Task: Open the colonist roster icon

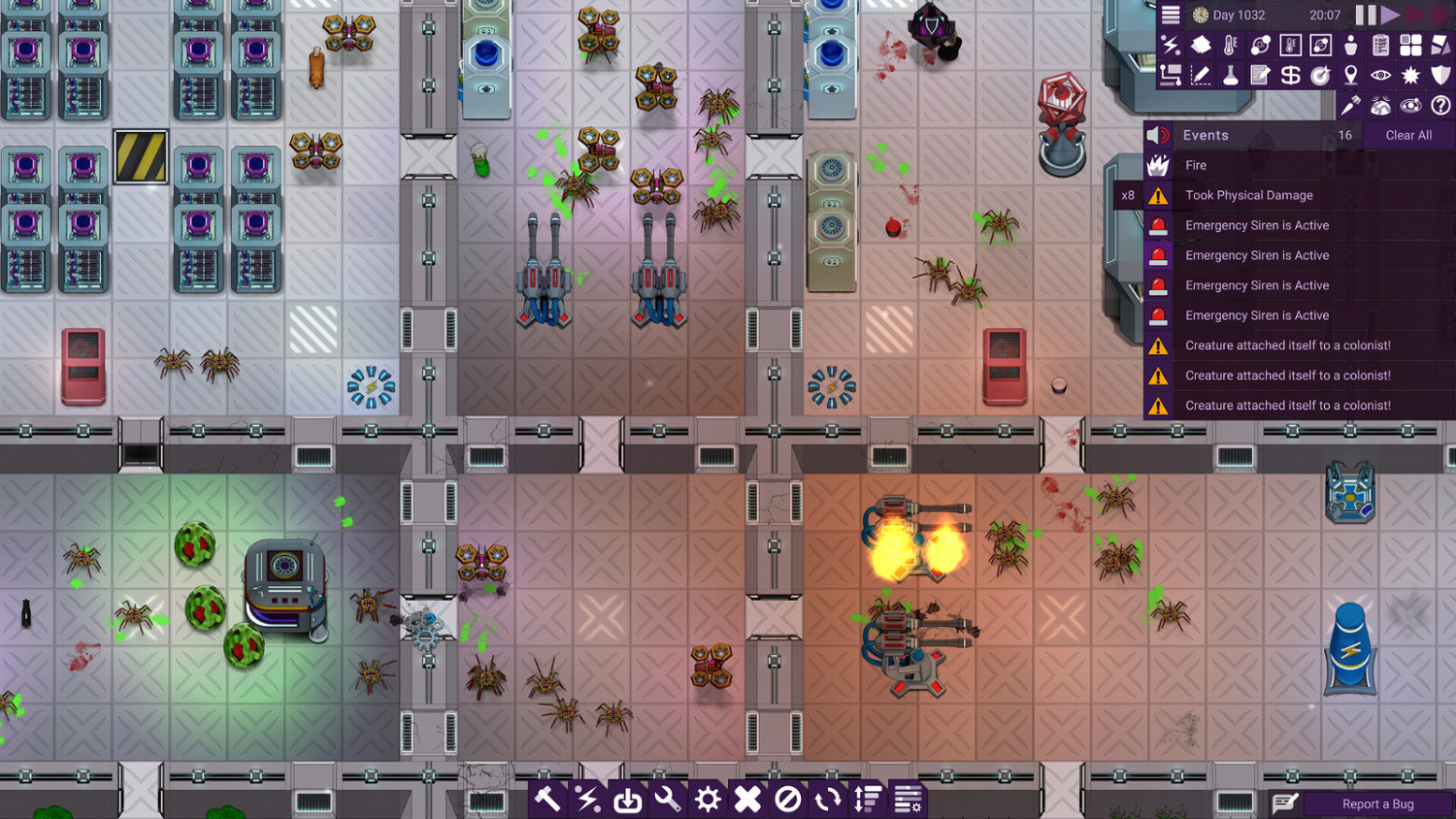Action: (1349, 45)
